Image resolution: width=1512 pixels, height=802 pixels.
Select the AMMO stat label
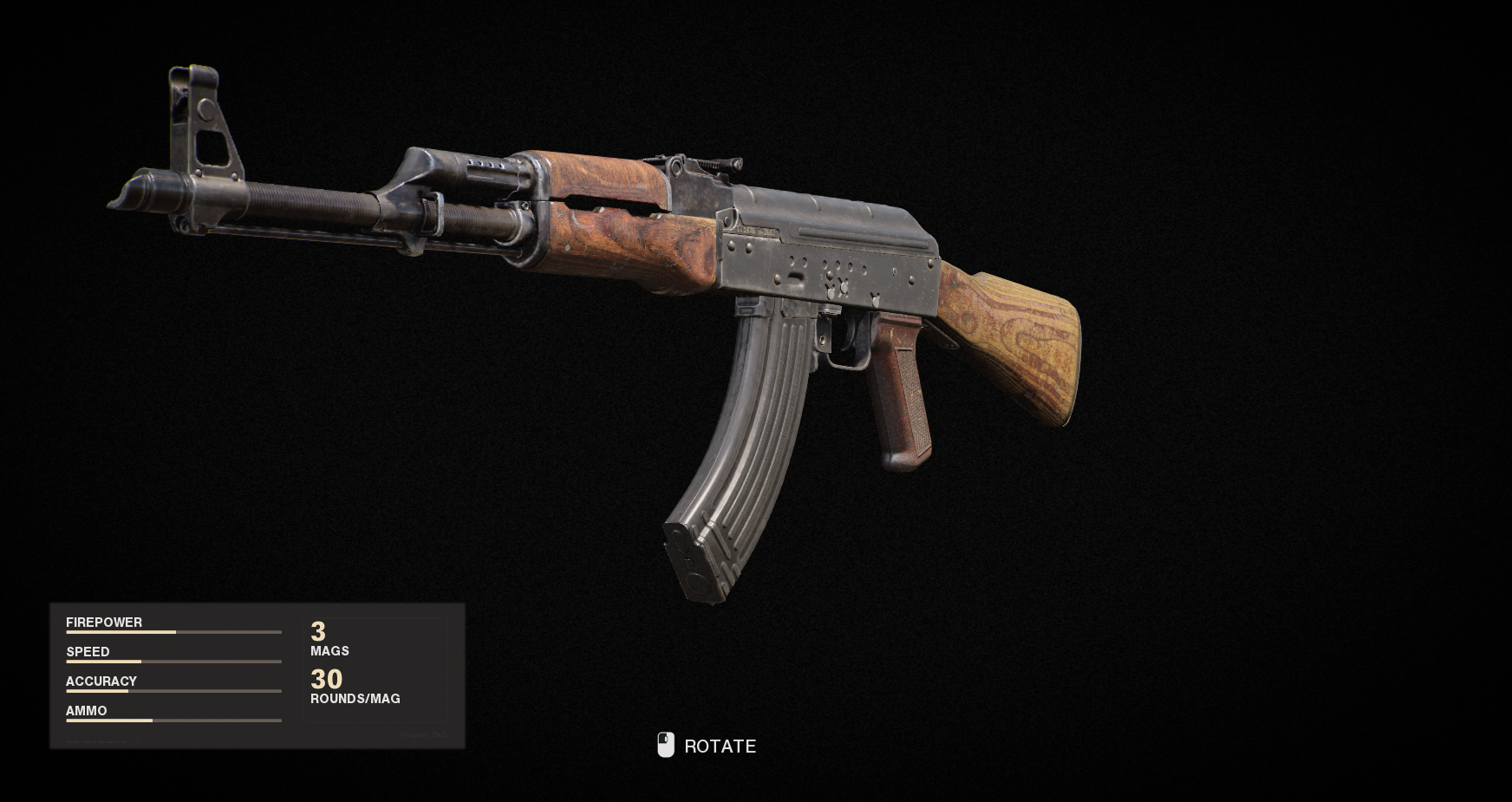86,710
